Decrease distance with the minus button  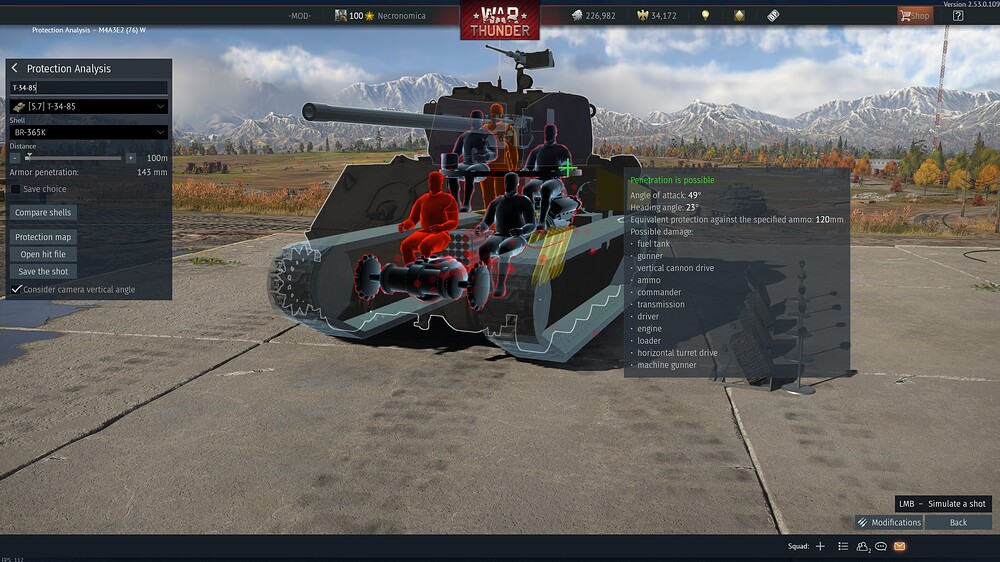[15, 158]
